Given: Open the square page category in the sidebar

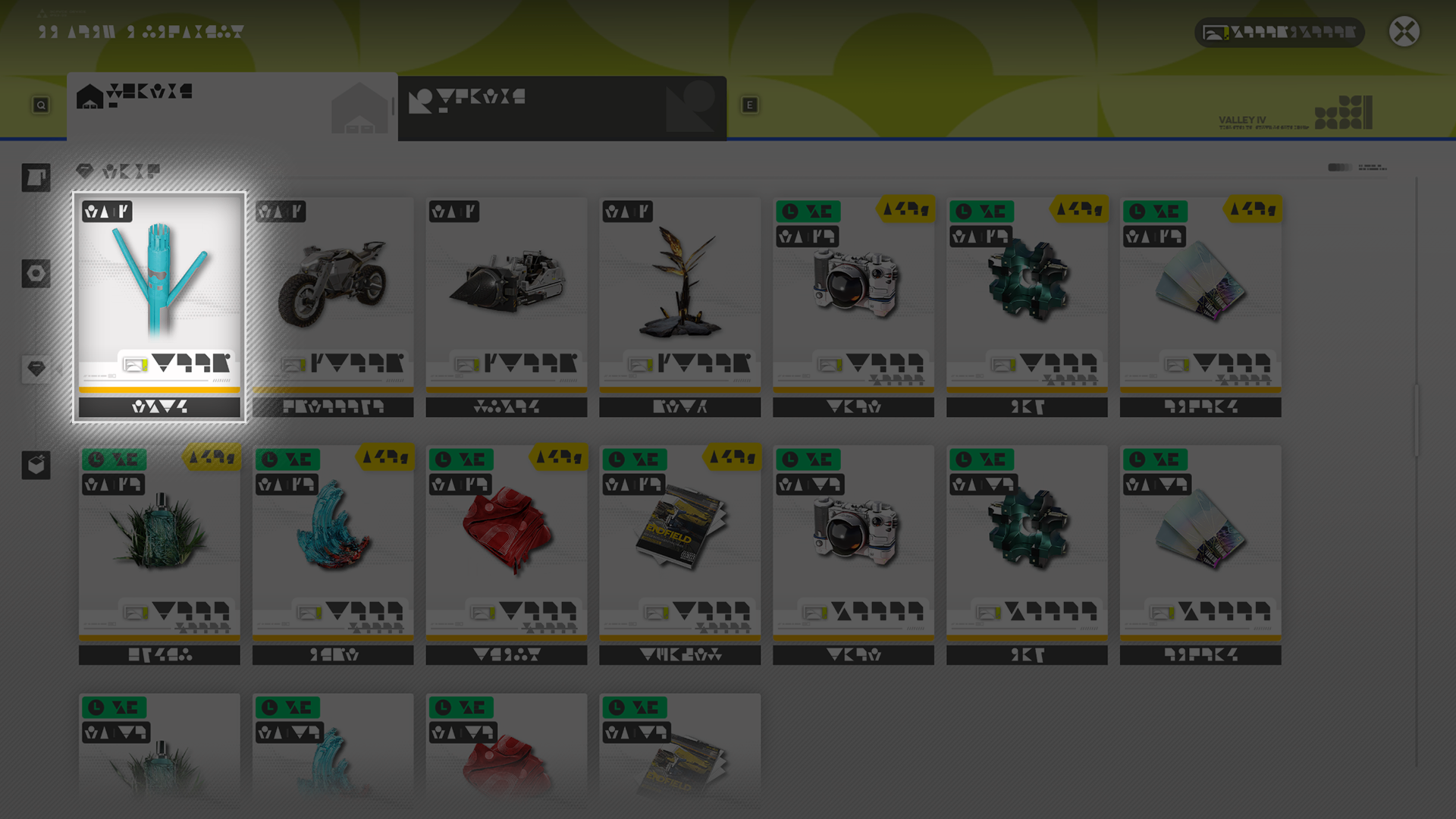Looking at the screenshot, I should click(x=36, y=178).
